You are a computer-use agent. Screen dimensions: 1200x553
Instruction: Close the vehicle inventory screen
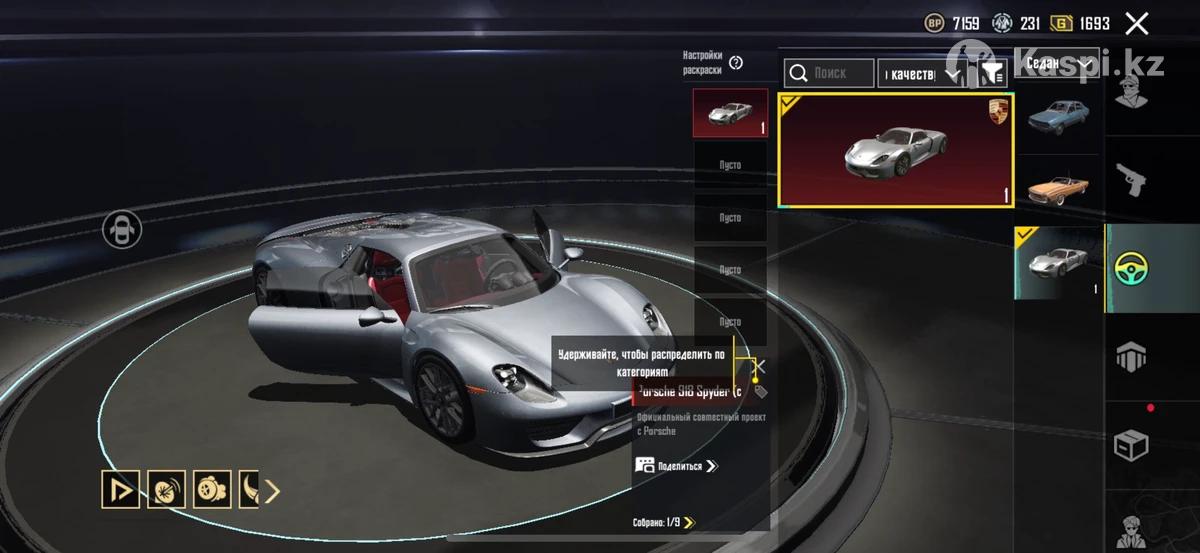coord(1136,23)
